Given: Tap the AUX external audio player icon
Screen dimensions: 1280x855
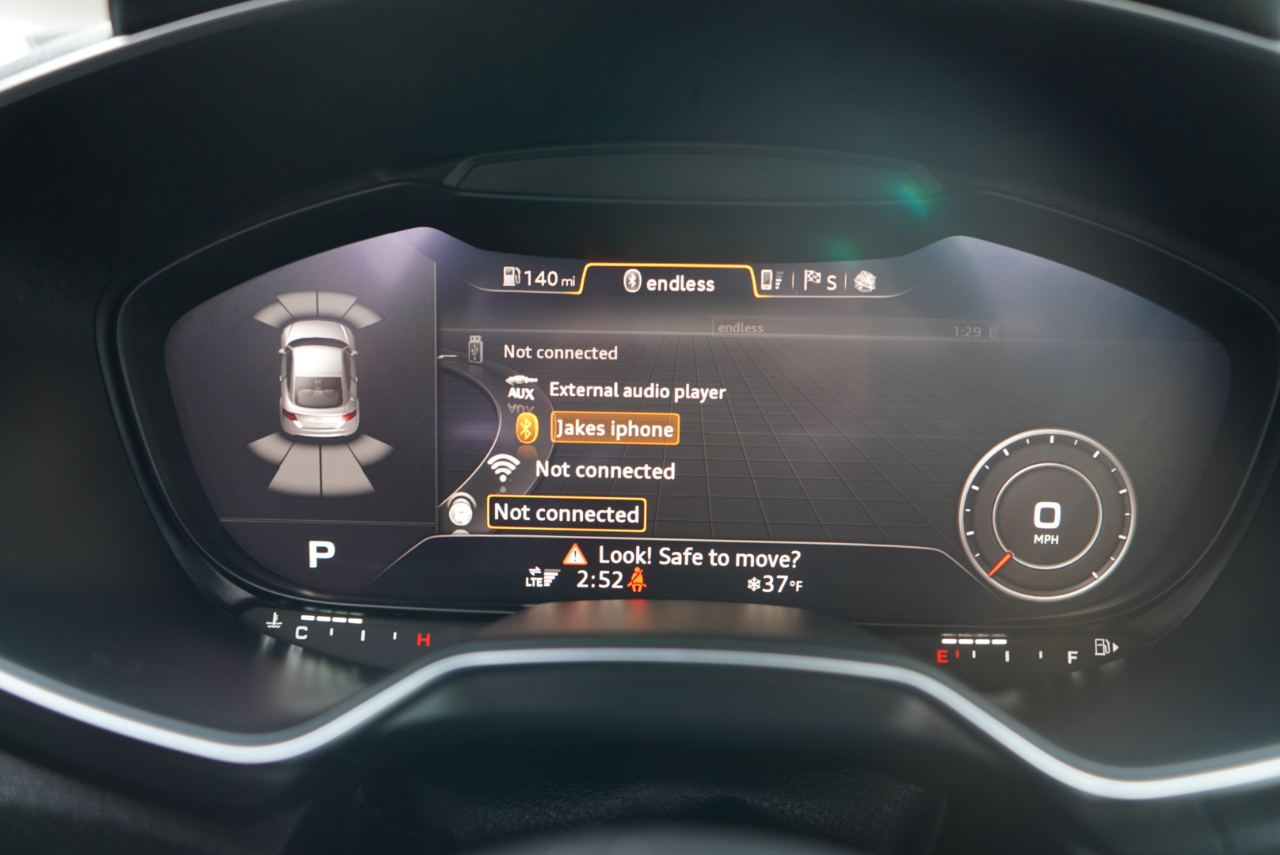Looking at the screenshot, I should (x=522, y=388).
